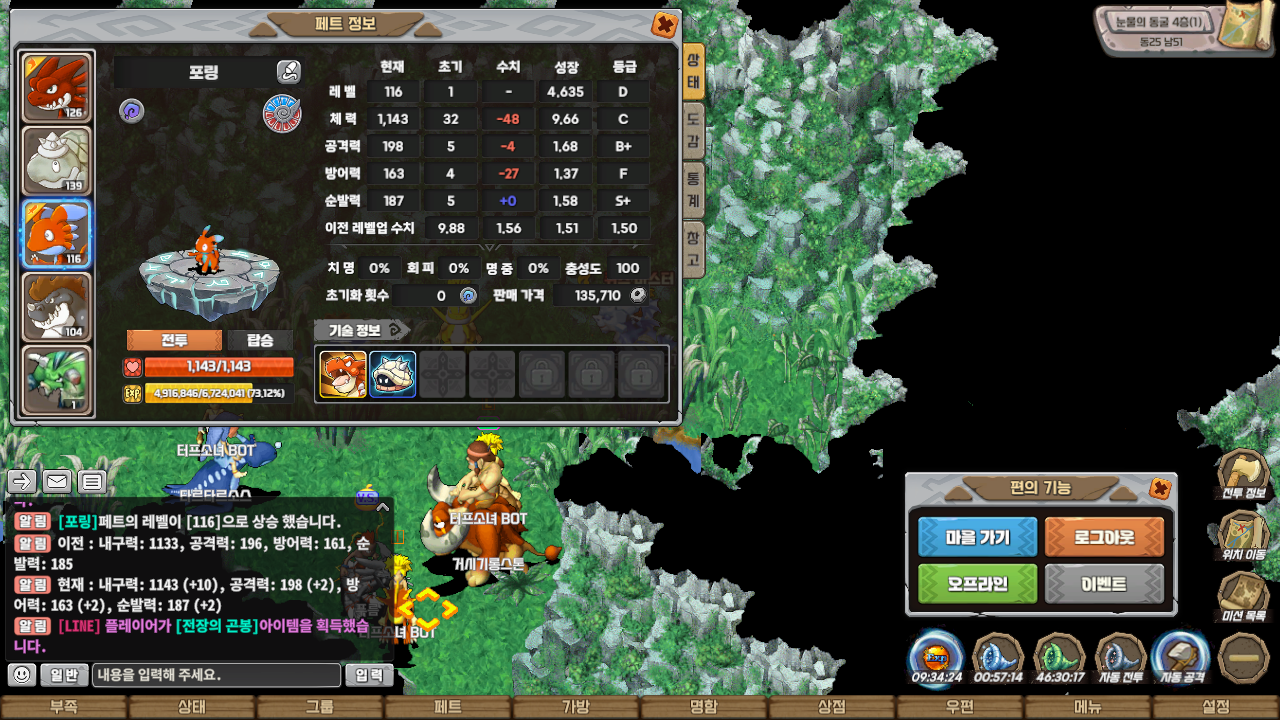Open the 이벤트 button
This screenshot has width=1280, height=720.
point(1104,584)
